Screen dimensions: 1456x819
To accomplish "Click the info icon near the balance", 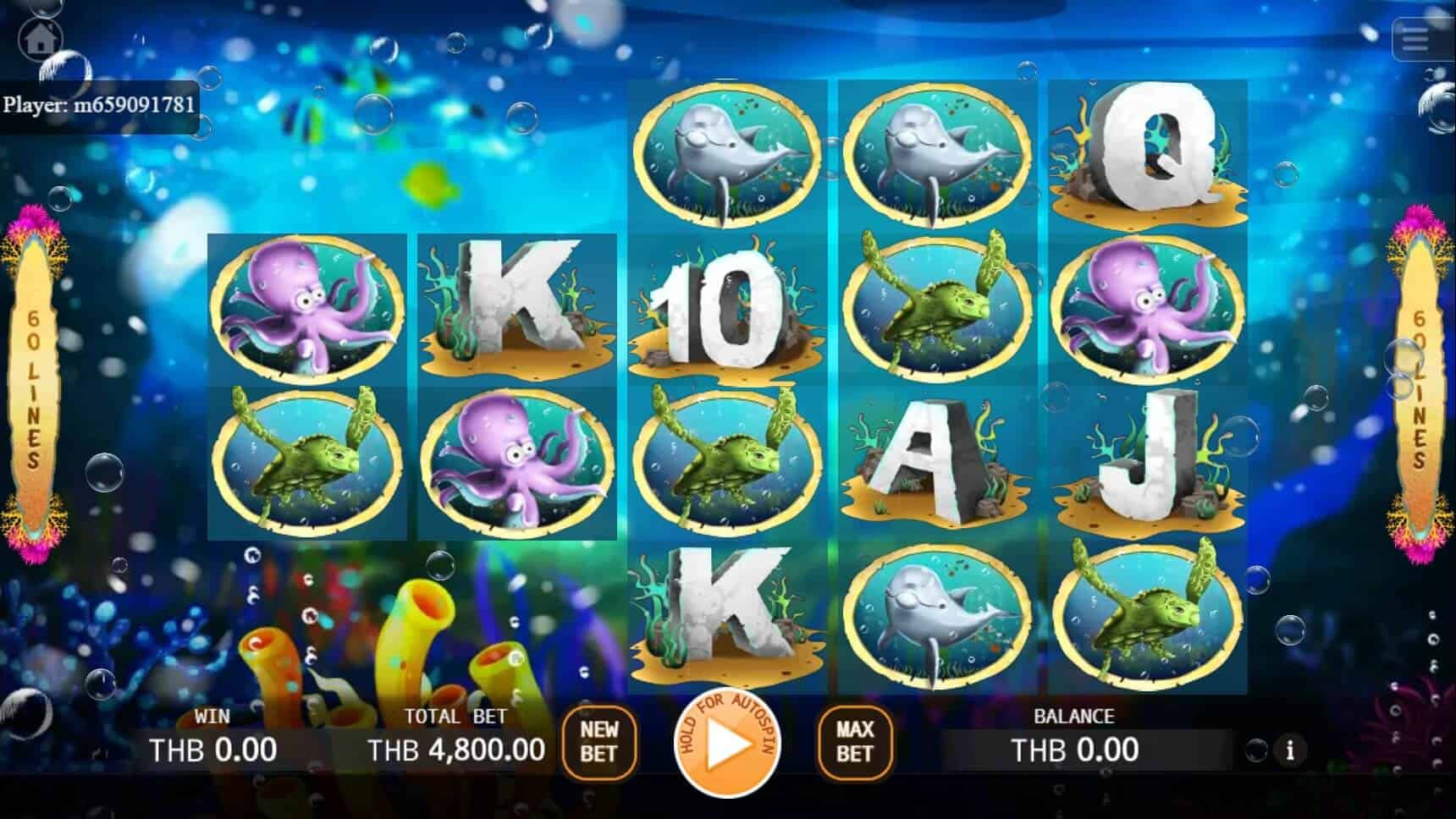I will tap(1290, 750).
